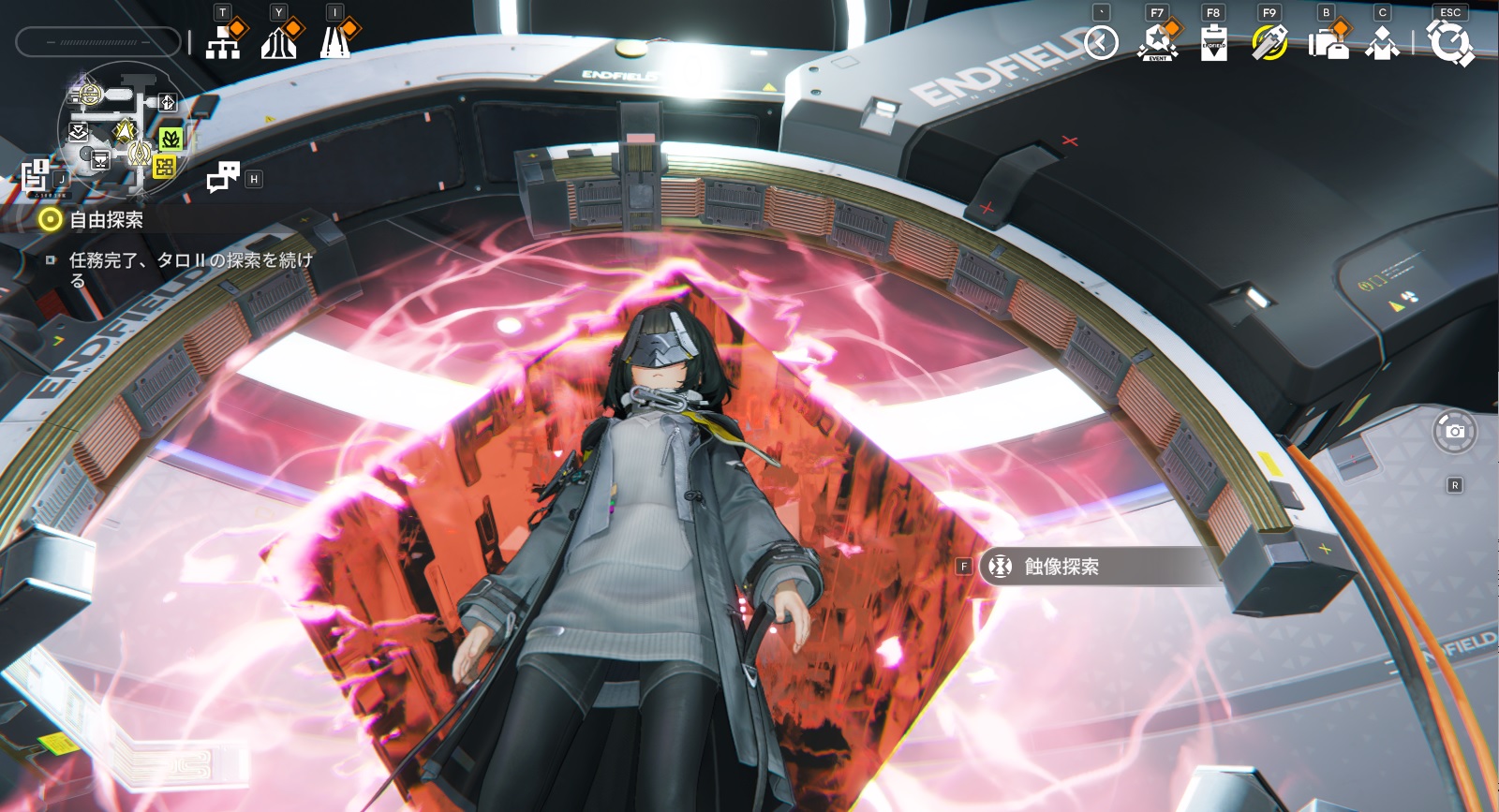Open the mission log document icon
Screen dimensions: 1499x812
[36, 175]
